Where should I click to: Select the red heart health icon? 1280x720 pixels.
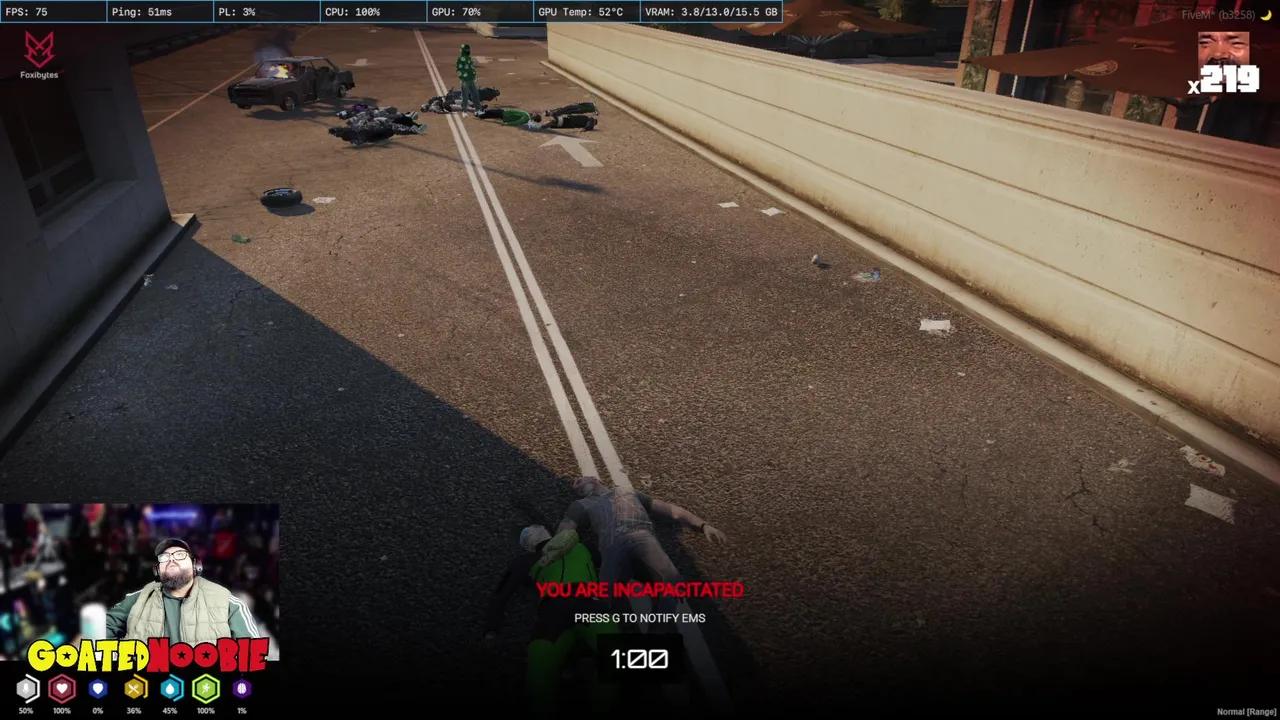click(62, 688)
